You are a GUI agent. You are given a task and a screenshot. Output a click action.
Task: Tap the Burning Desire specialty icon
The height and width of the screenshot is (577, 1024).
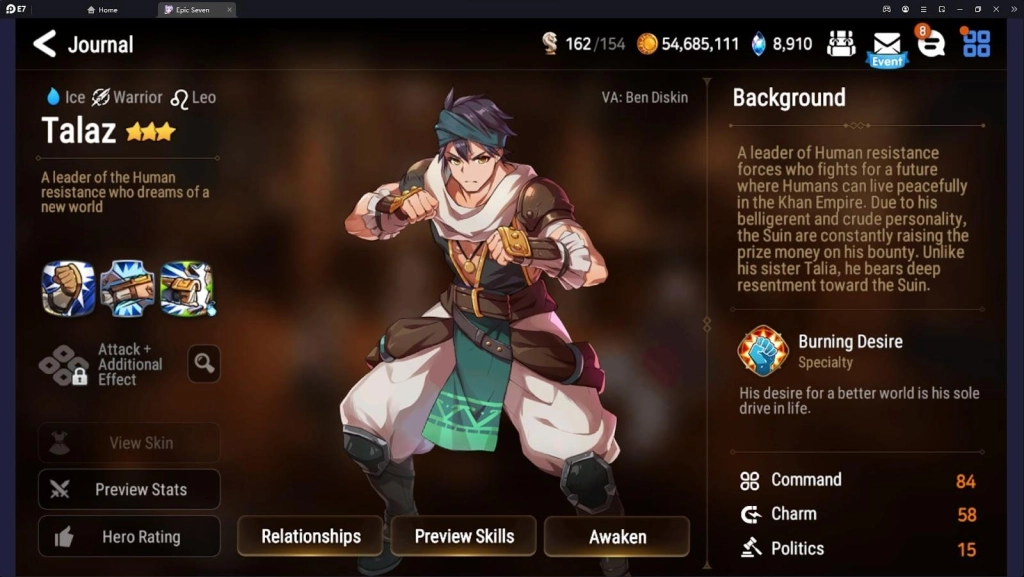[x=762, y=350]
